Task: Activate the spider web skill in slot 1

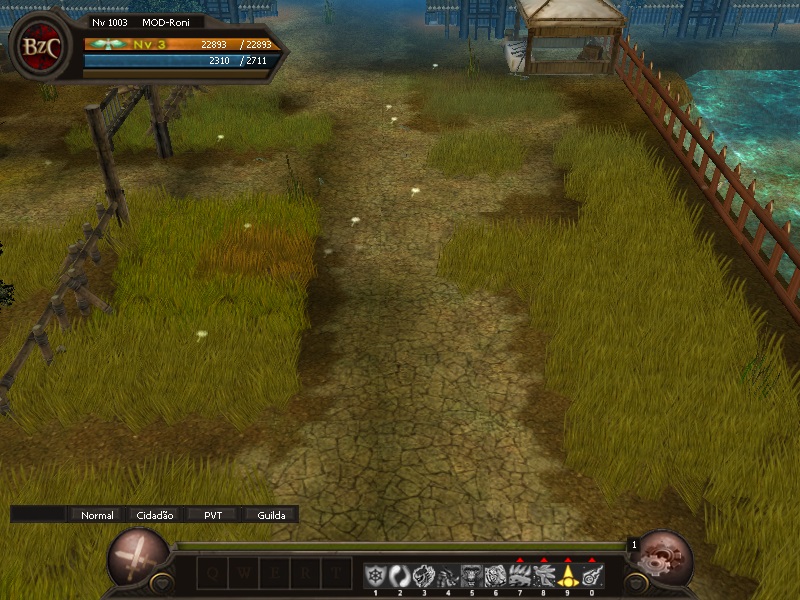Action: [x=375, y=575]
